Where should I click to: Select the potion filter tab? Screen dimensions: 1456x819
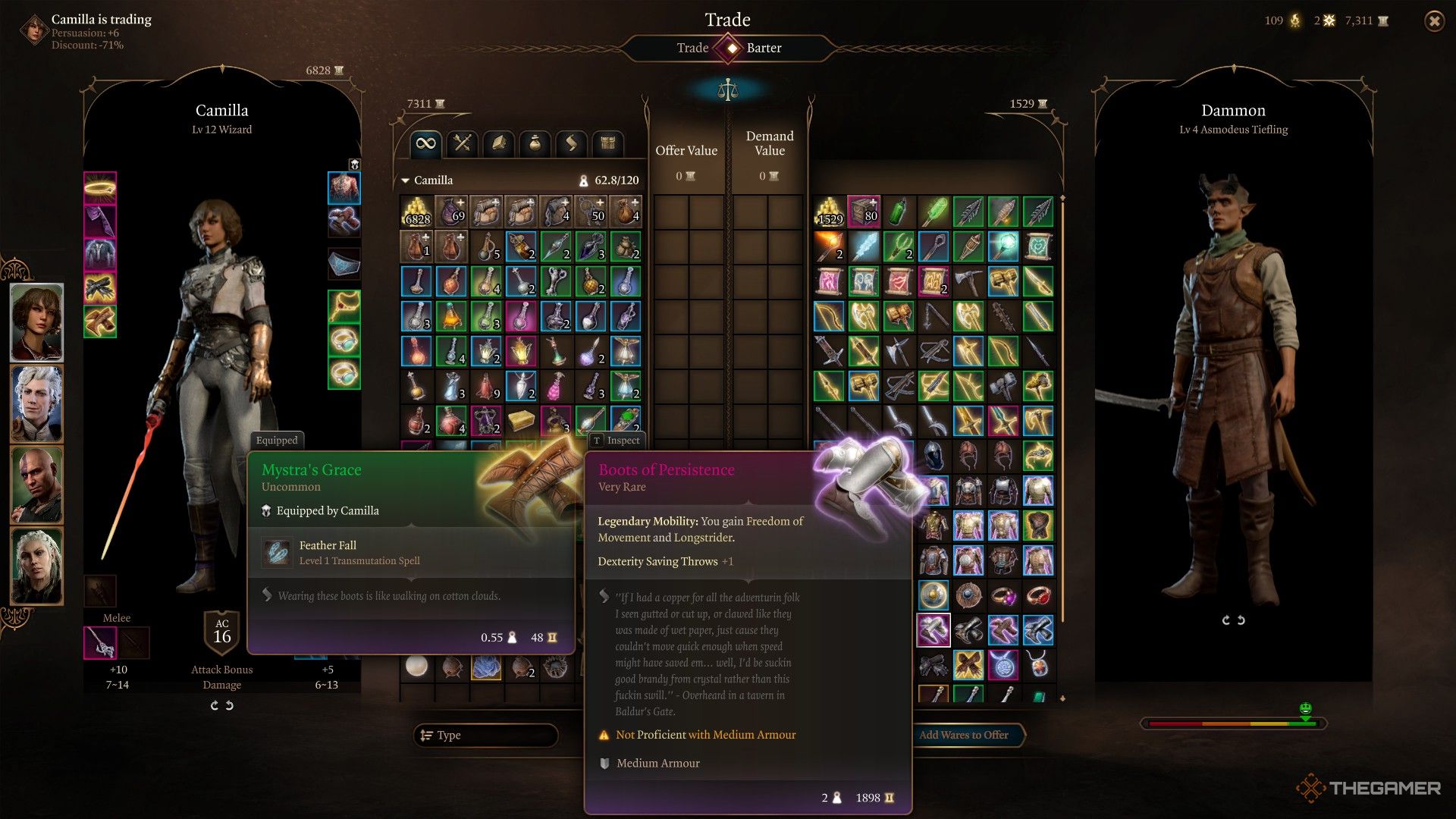point(535,143)
